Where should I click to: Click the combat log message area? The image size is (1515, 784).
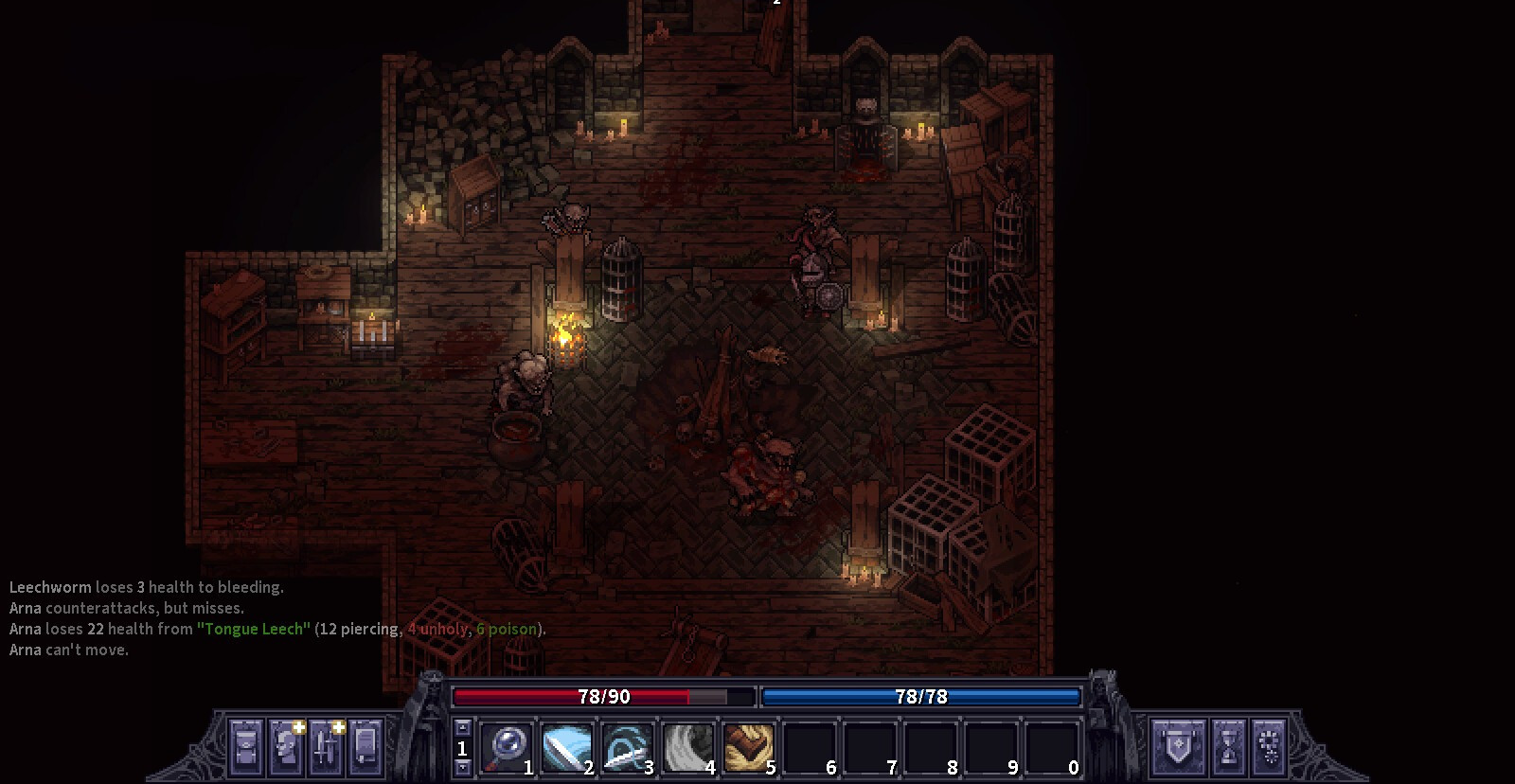[275, 618]
